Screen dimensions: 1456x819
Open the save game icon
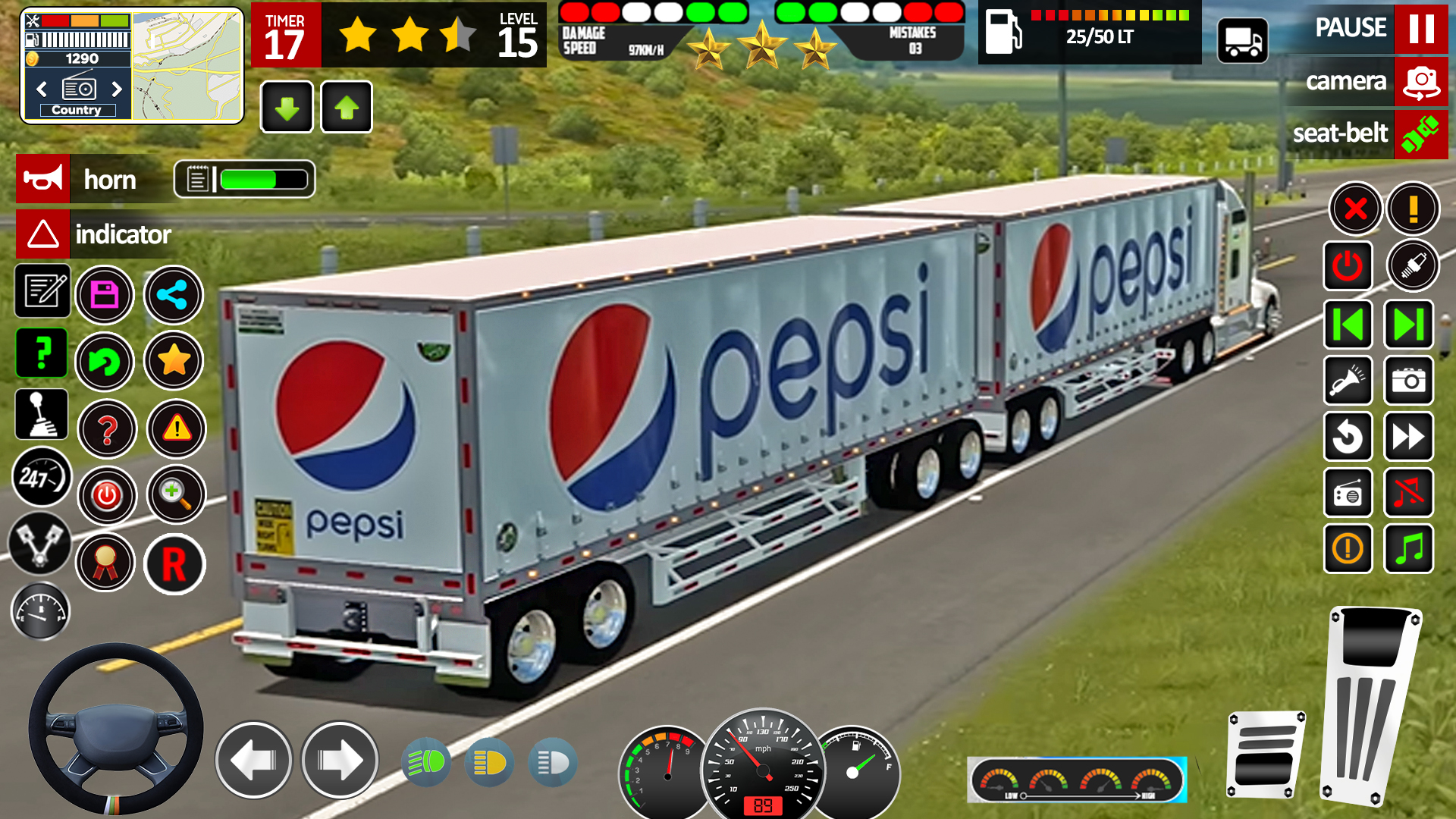[x=107, y=295]
